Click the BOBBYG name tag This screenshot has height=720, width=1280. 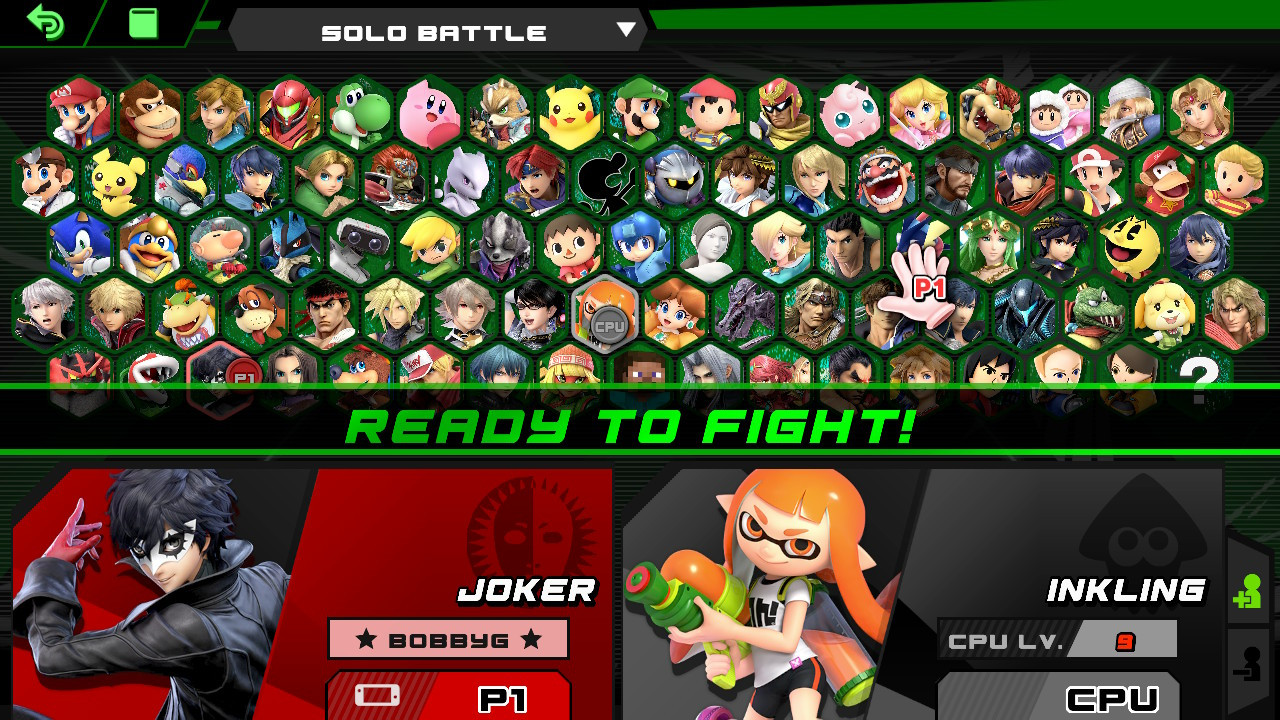[448, 638]
